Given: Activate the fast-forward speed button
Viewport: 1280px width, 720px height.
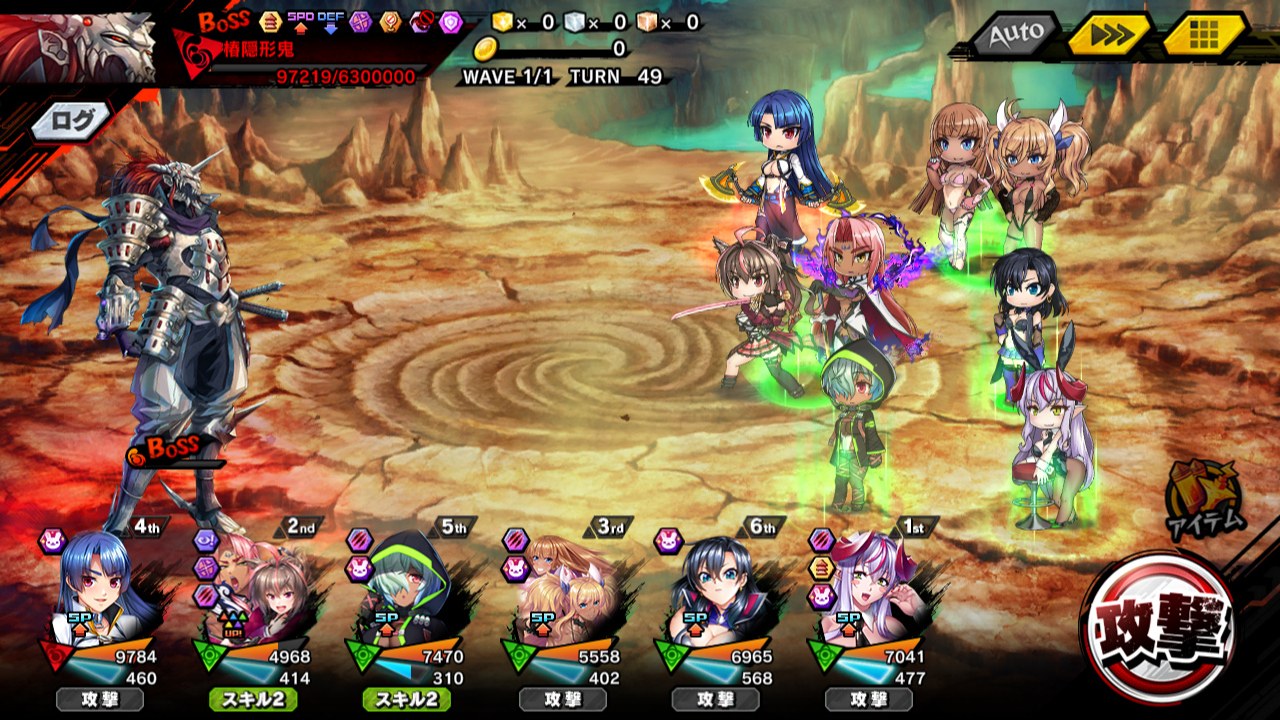Looking at the screenshot, I should (1108, 36).
